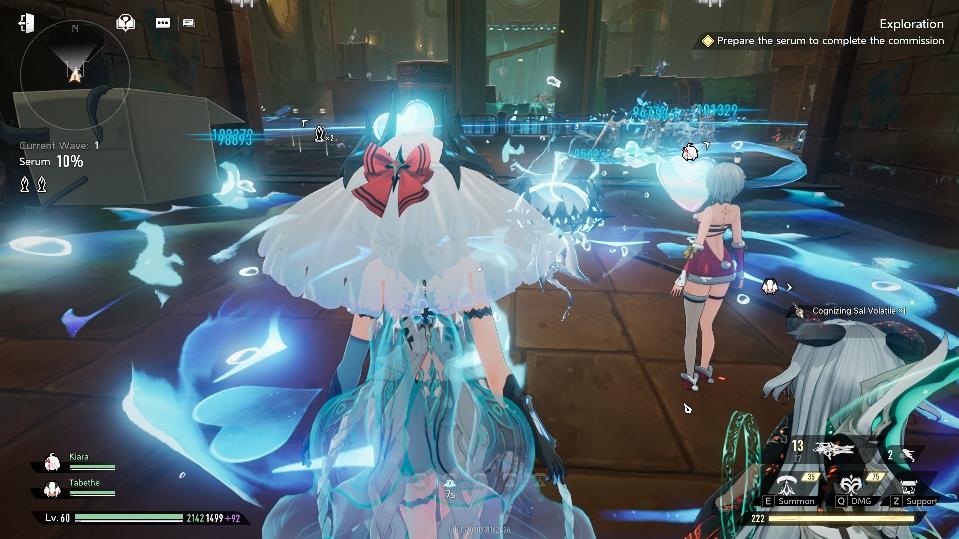The width and height of the screenshot is (959, 539).
Task: Open the message panel icon
Action: click(x=188, y=22)
